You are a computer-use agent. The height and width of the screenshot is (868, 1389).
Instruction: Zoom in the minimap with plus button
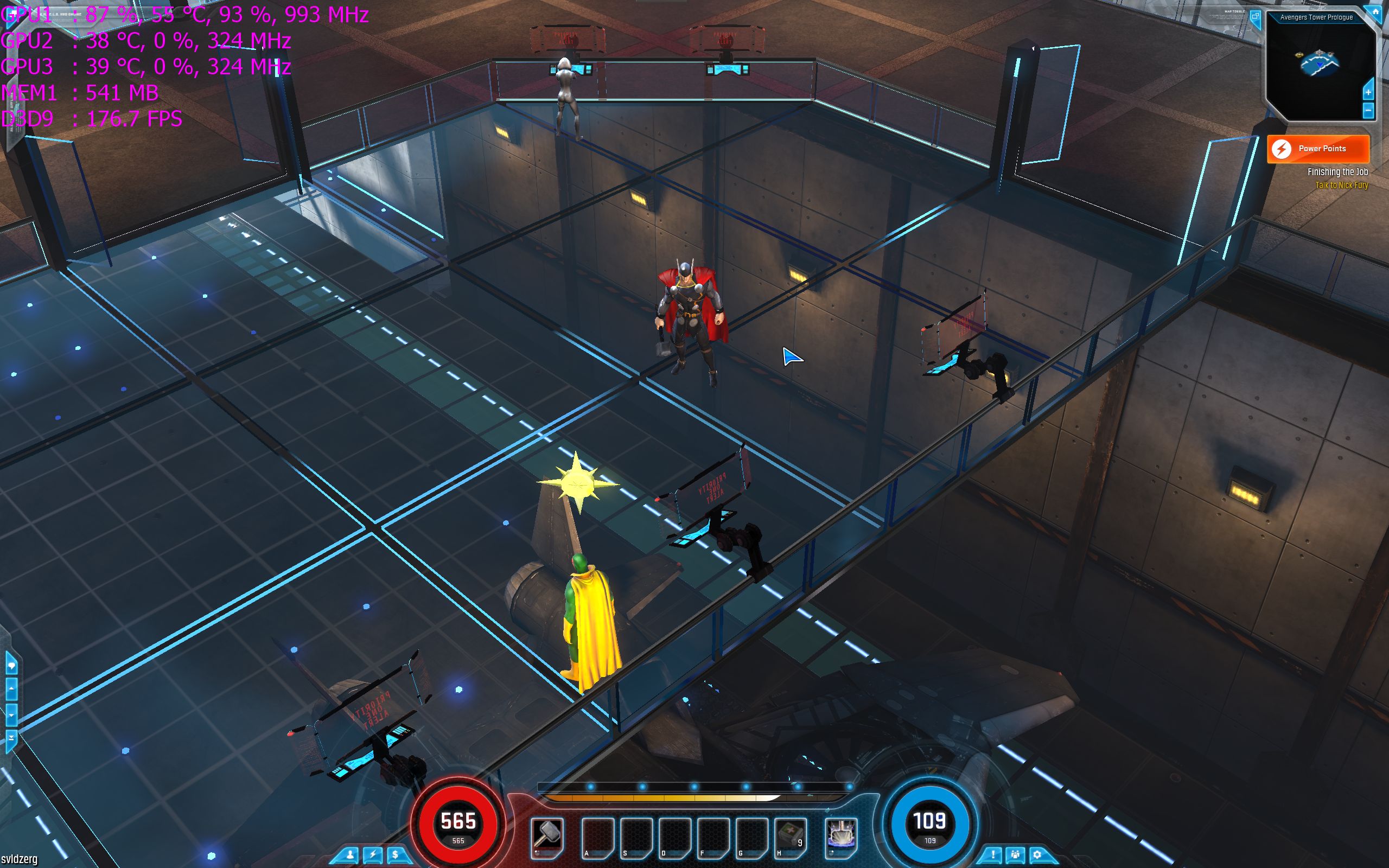[1368, 92]
